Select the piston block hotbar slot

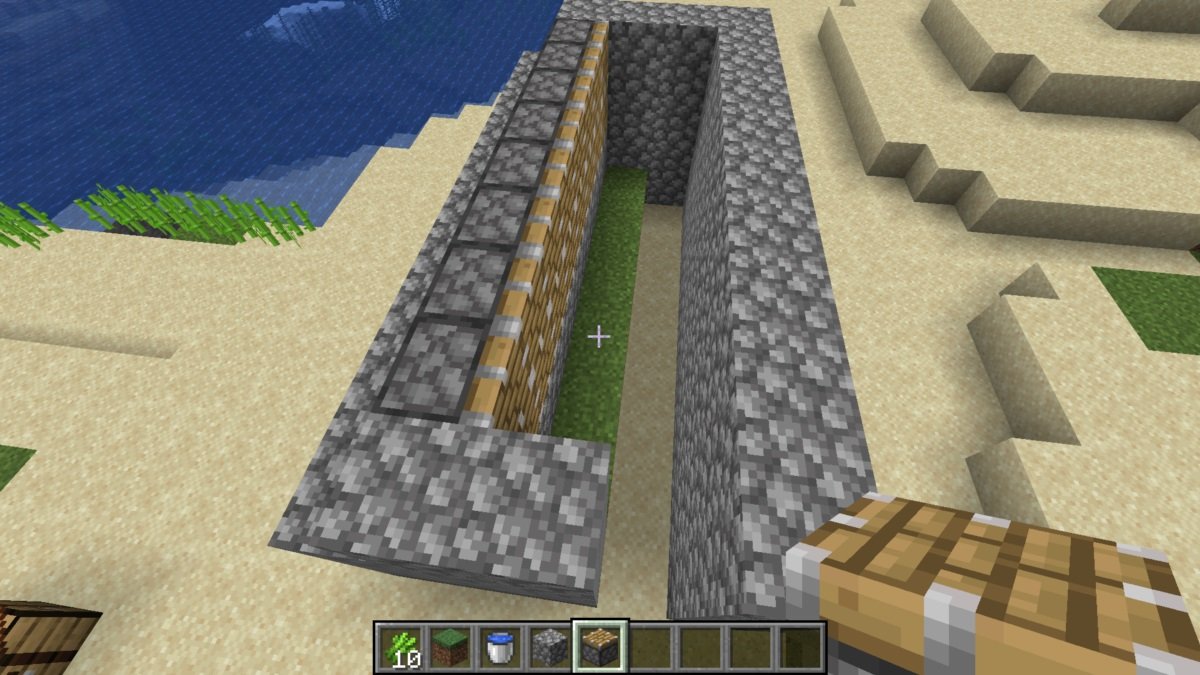click(599, 648)
